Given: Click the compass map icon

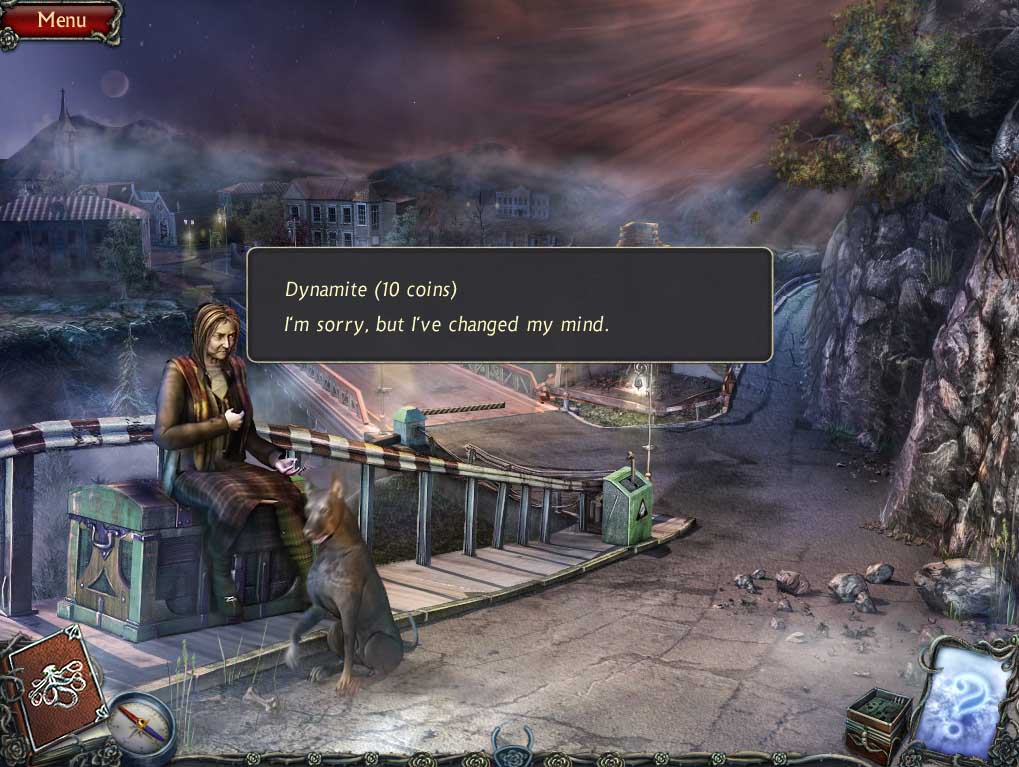Looking at the screenshot, I should click(141, 725).
